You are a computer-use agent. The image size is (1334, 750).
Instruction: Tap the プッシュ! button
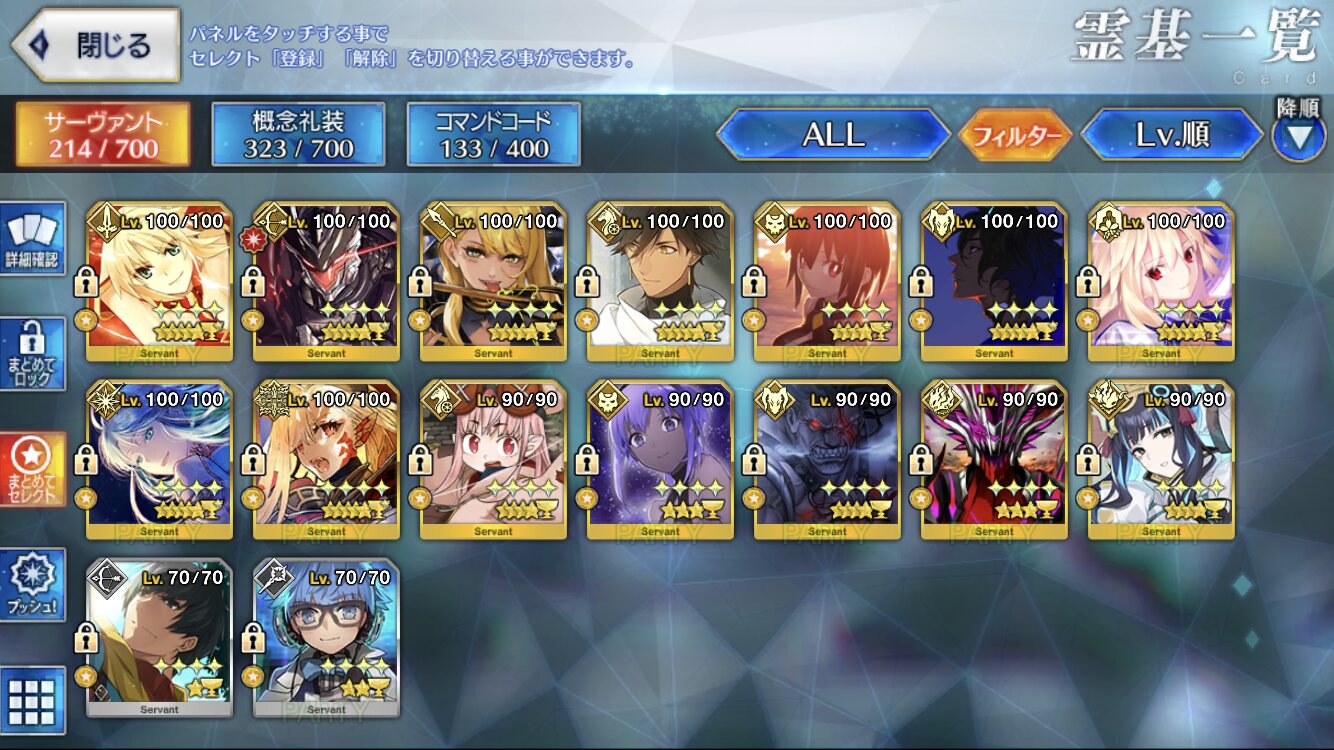[x=33, y=585]
